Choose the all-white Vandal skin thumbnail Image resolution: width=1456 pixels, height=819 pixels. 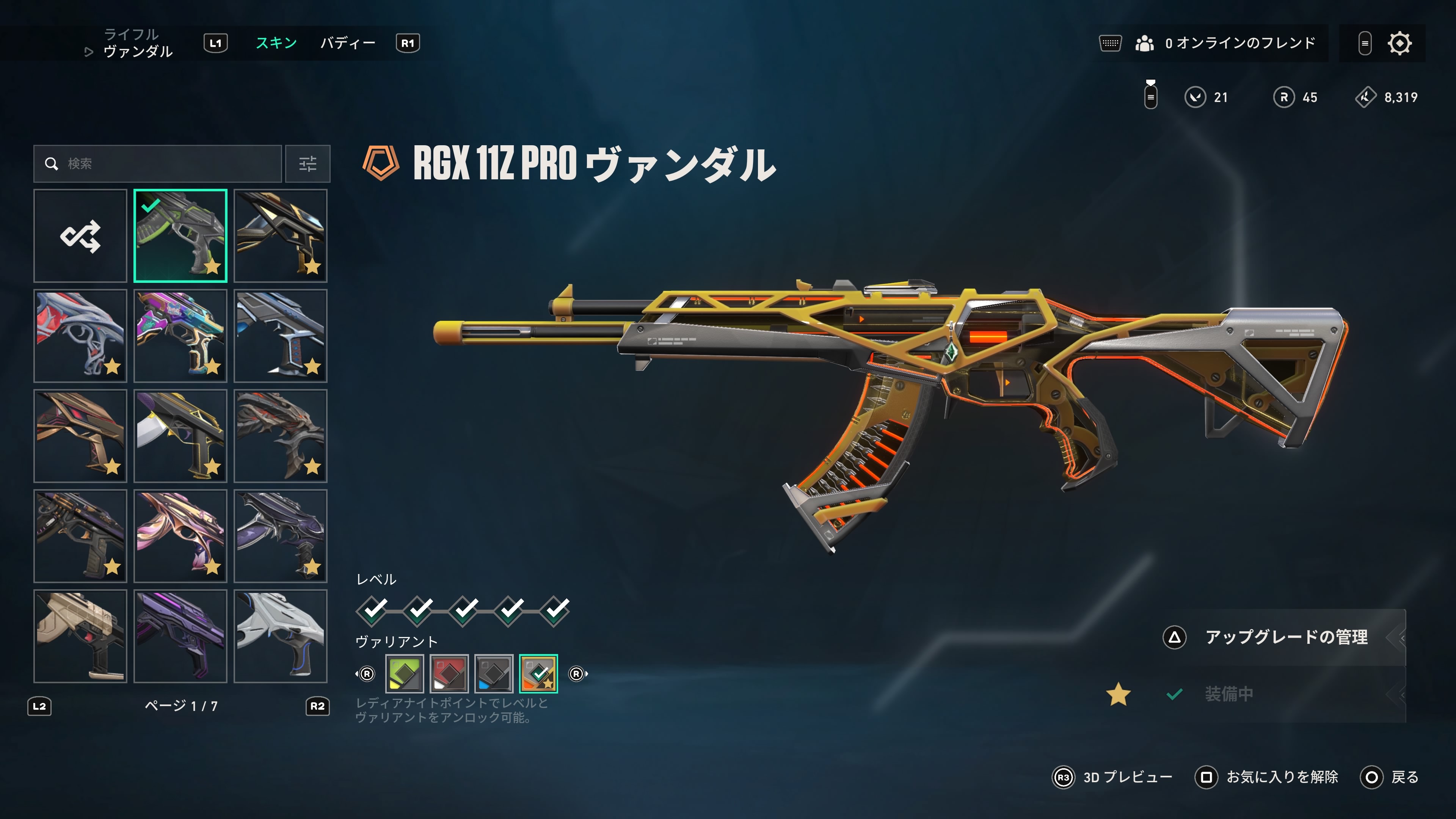tap(280, 636)
